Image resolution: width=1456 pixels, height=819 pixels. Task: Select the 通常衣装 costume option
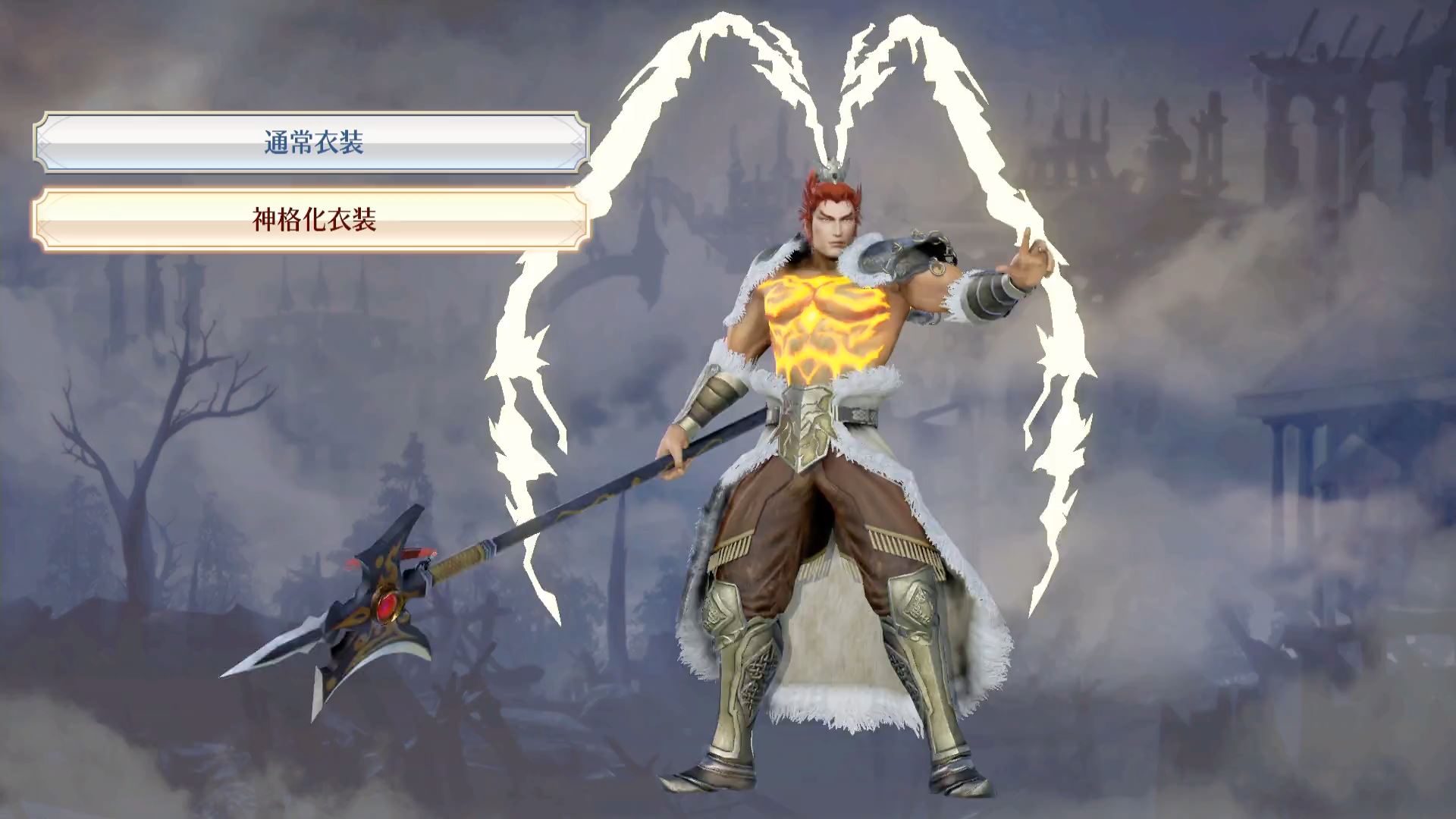[312, 143]
